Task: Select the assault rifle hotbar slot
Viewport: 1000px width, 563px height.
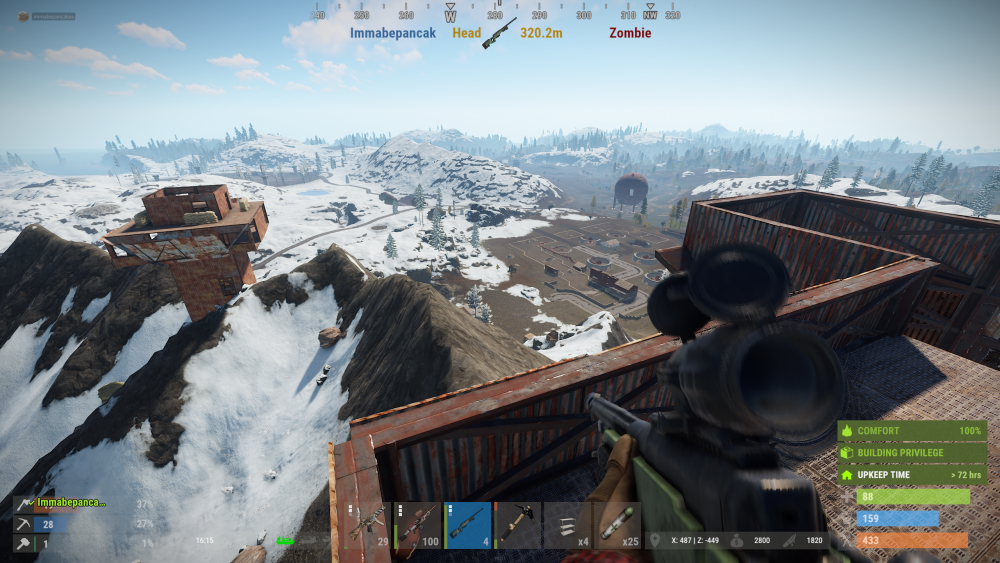Action: [369, 525]
